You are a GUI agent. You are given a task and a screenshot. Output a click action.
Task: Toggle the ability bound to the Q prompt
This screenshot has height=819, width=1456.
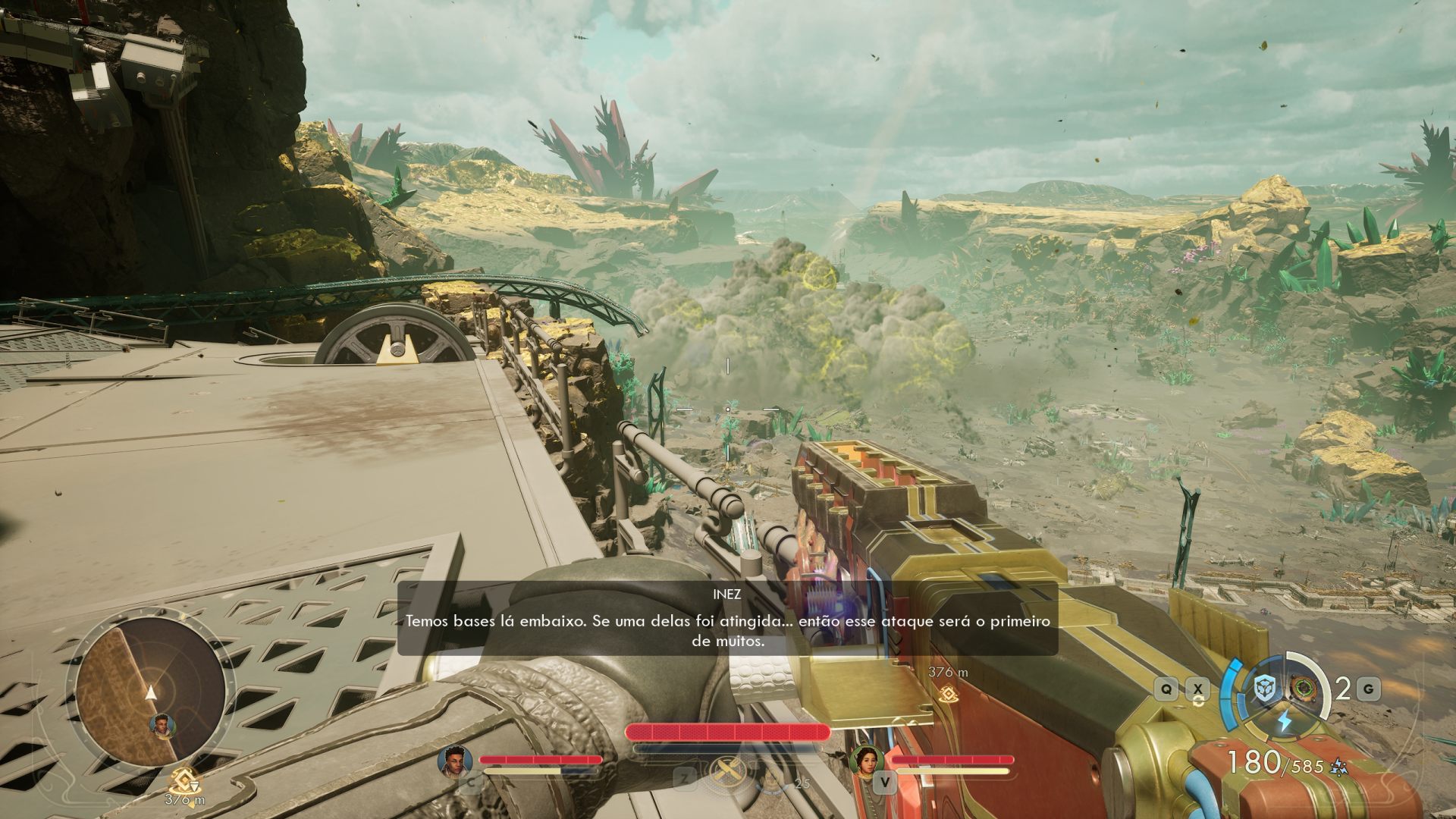point(1166,687)
